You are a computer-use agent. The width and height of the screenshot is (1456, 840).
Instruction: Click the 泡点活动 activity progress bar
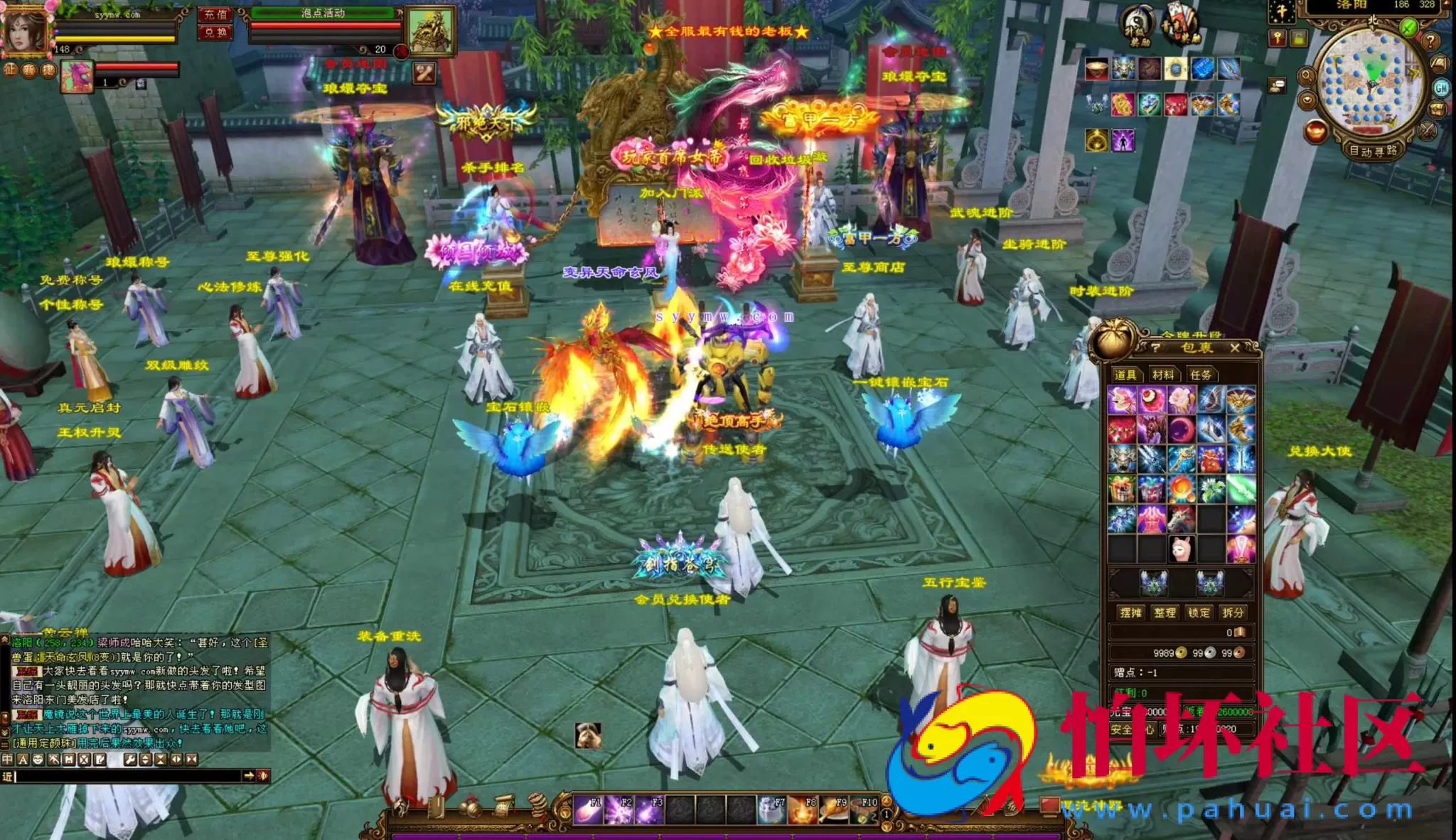point(323,14)
